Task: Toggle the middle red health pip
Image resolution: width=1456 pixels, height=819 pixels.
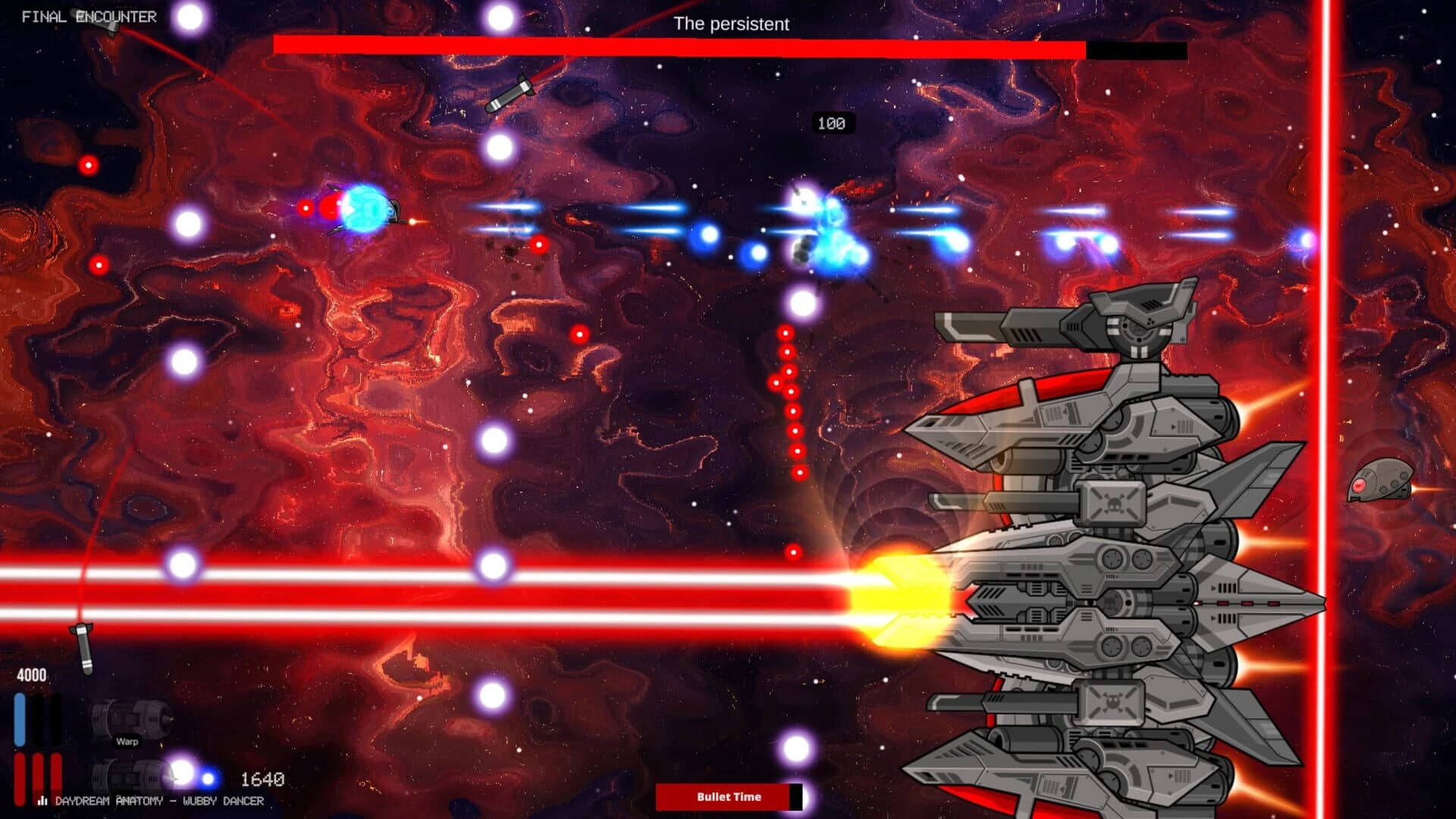Action: coord(39,775)
